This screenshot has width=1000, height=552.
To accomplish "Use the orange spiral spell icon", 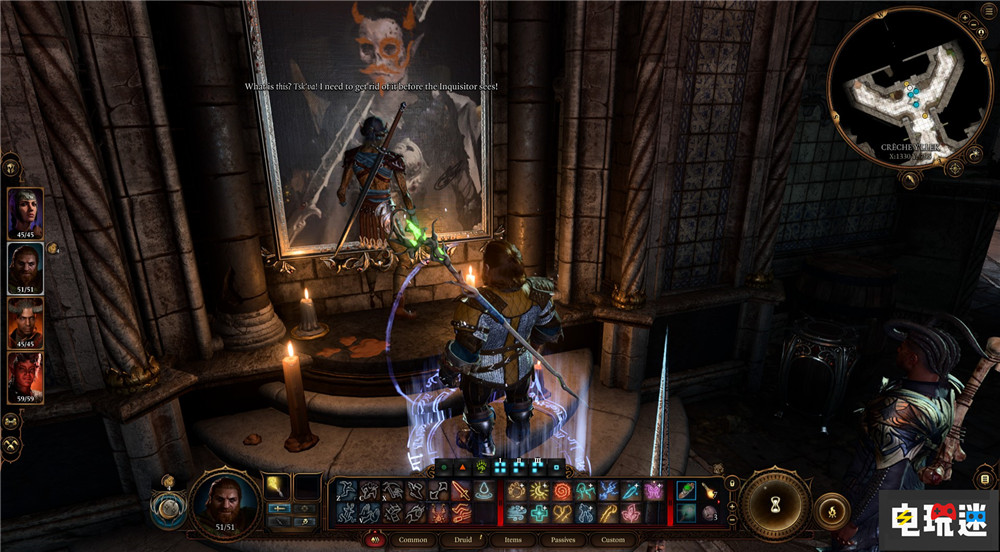I will click(x=561, y=491).
